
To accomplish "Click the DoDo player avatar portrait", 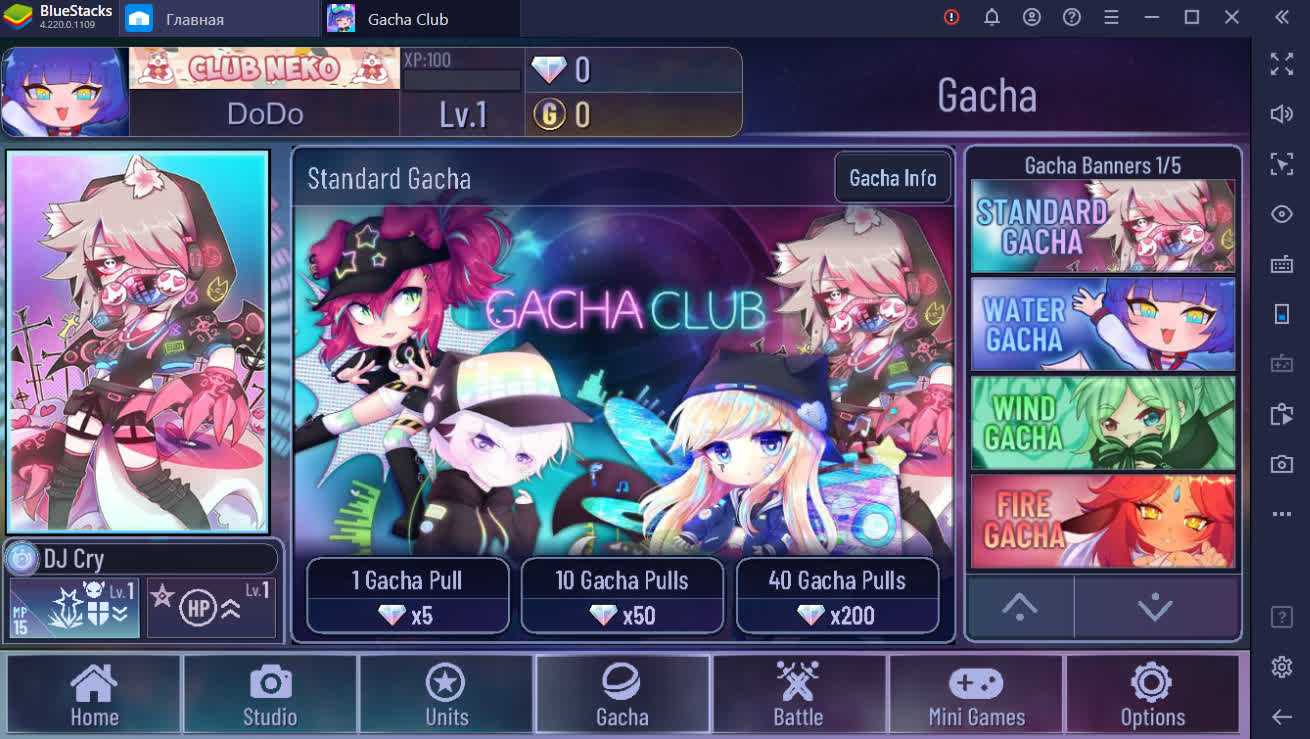I will [x=65, y=91].
